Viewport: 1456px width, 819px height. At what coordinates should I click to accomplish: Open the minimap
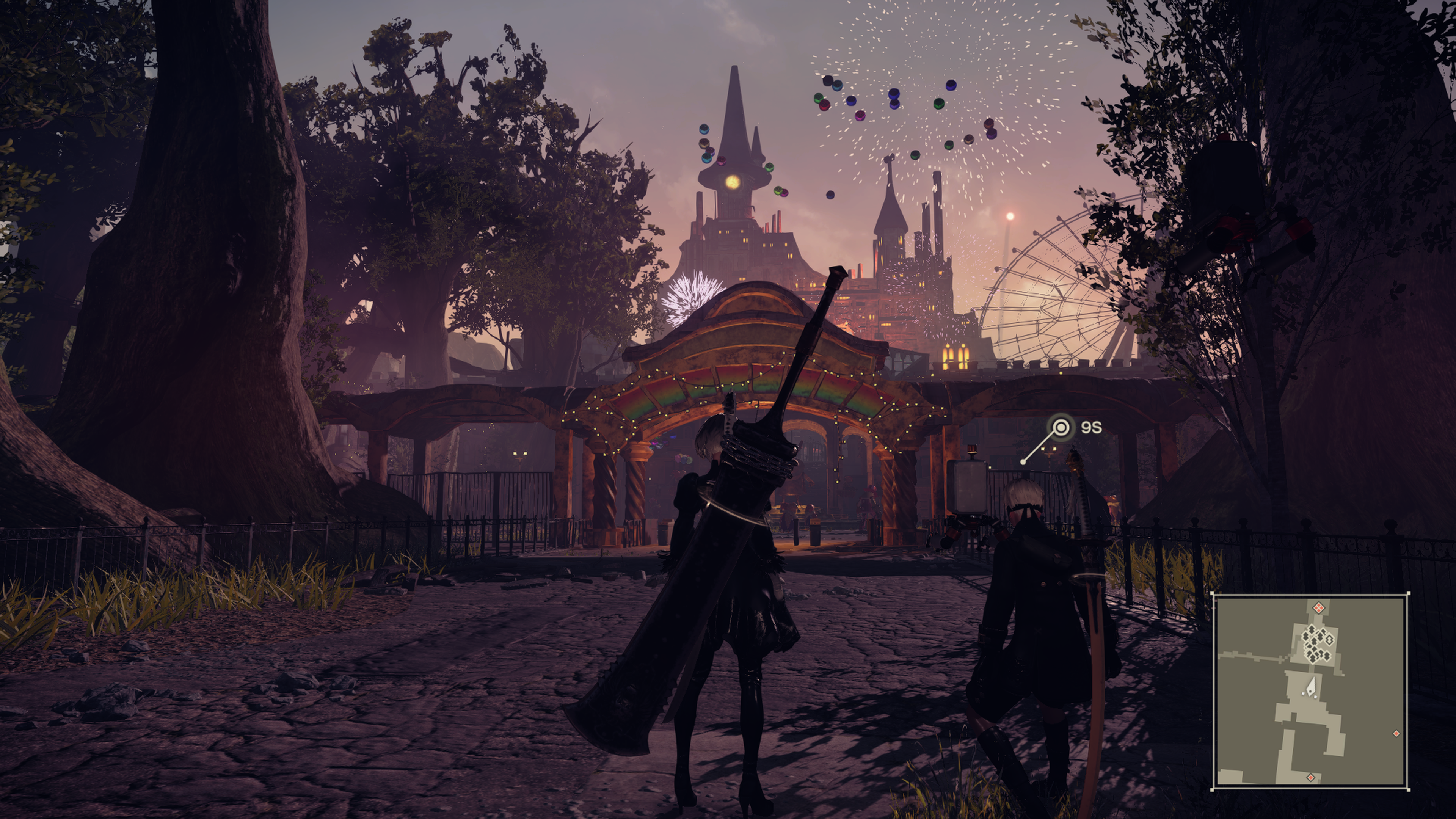coord(1310,692)
